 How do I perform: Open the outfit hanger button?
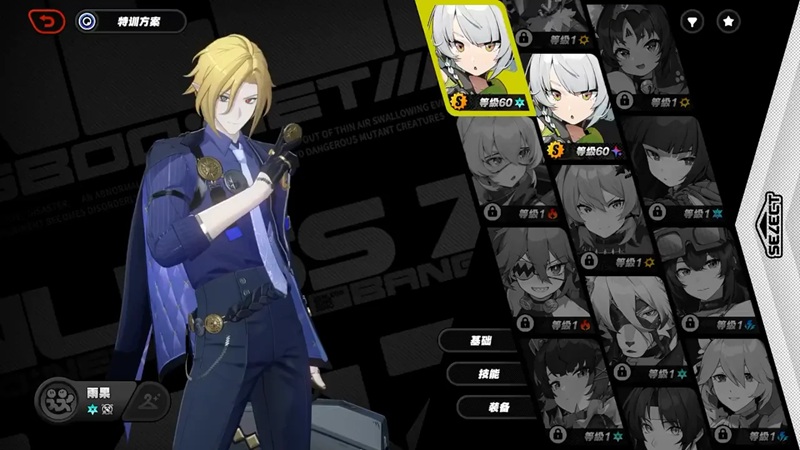[149, 399]
